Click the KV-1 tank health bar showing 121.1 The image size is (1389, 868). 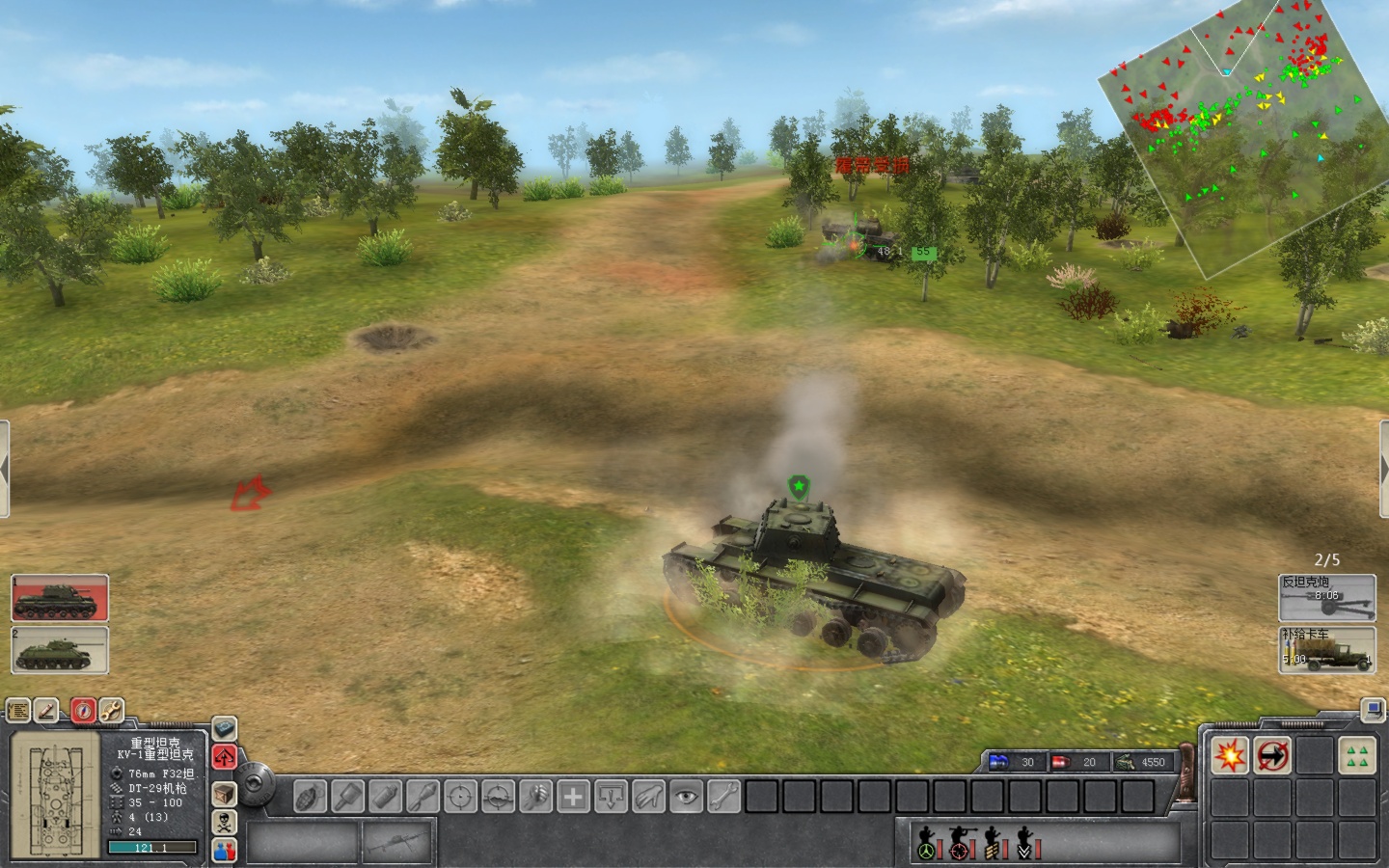pyautogui.click(x=152, y=847)
